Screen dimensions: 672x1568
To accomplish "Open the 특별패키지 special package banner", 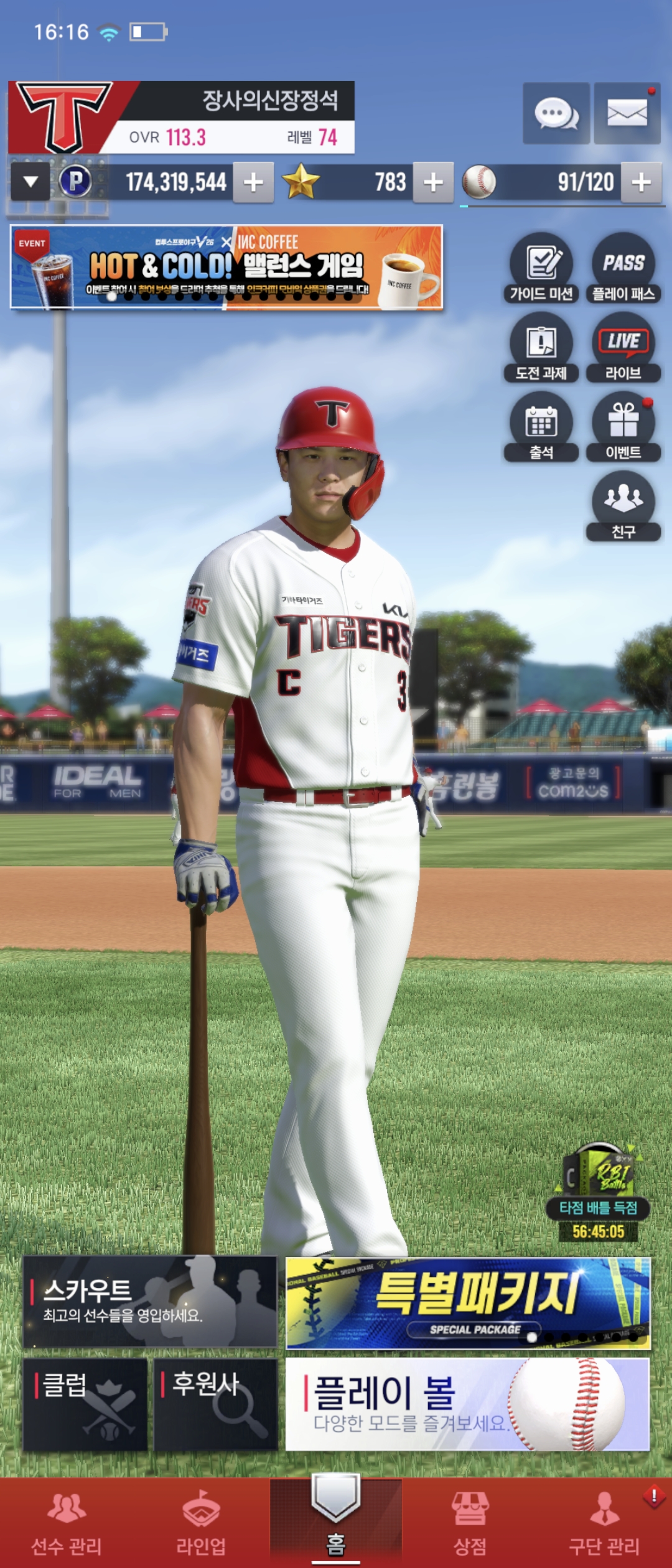I will [x=468, y=1302].
